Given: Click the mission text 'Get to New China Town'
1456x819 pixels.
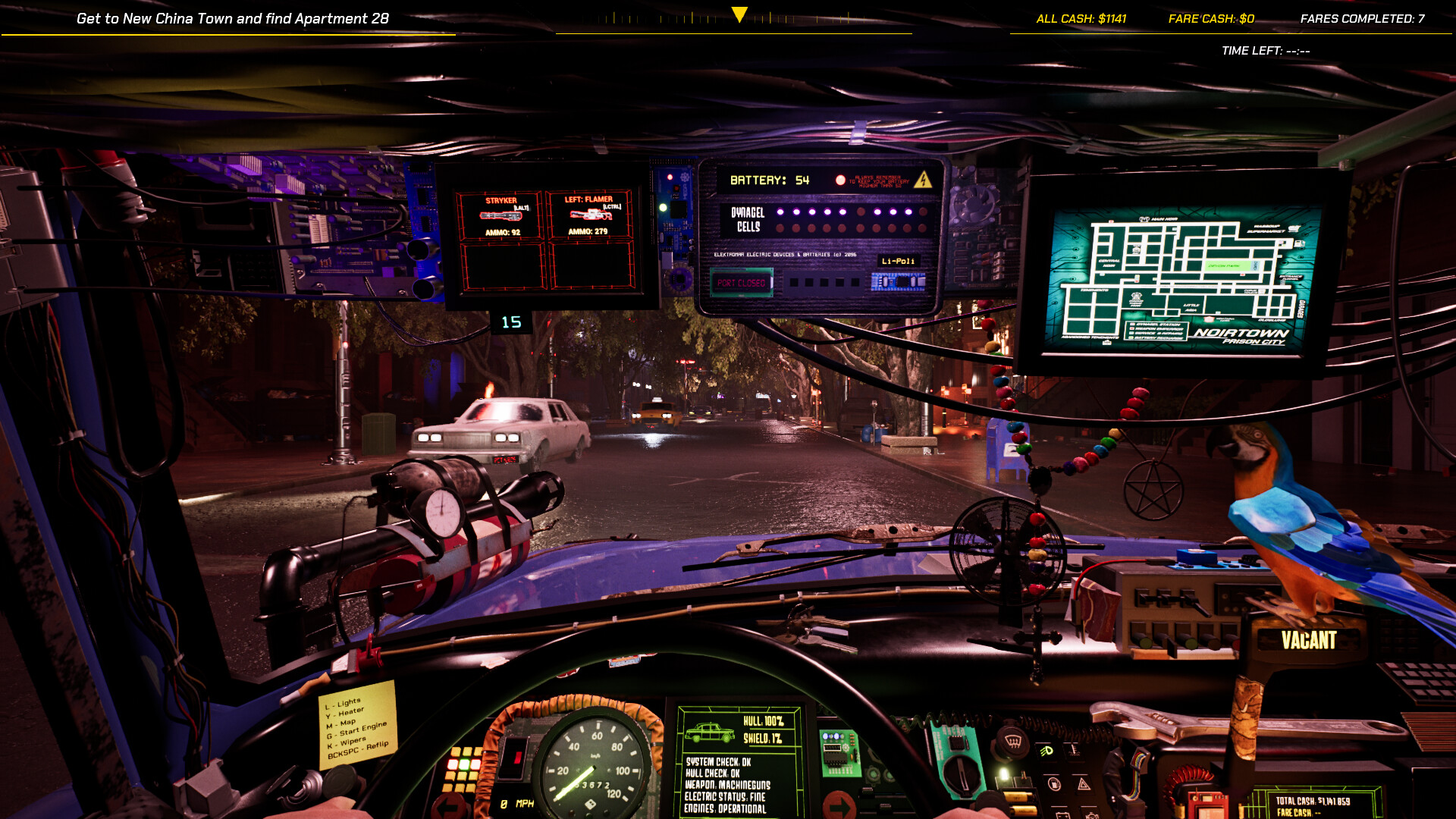Looking at the screenshot, I should pos(233,18).
